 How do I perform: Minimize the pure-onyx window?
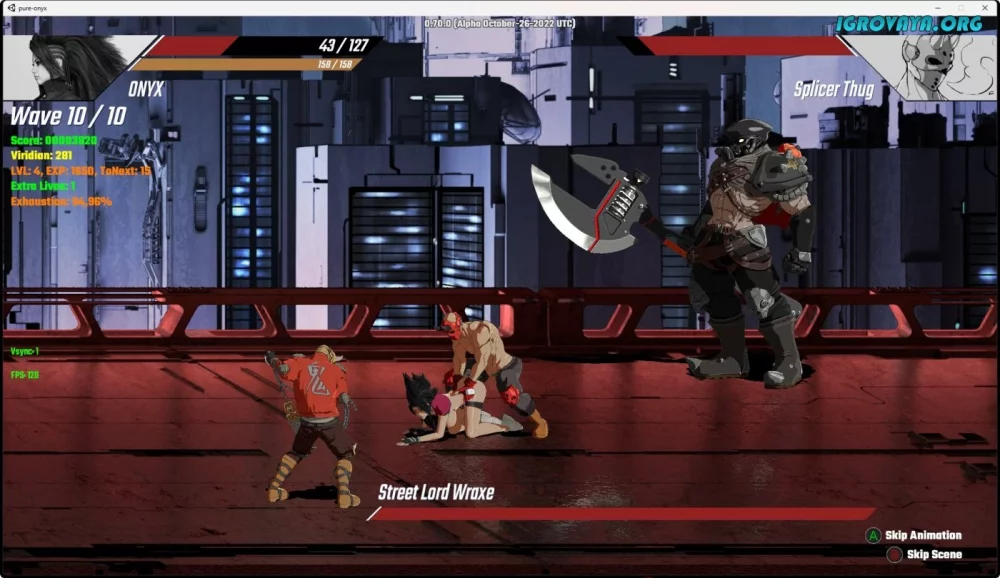939,7
